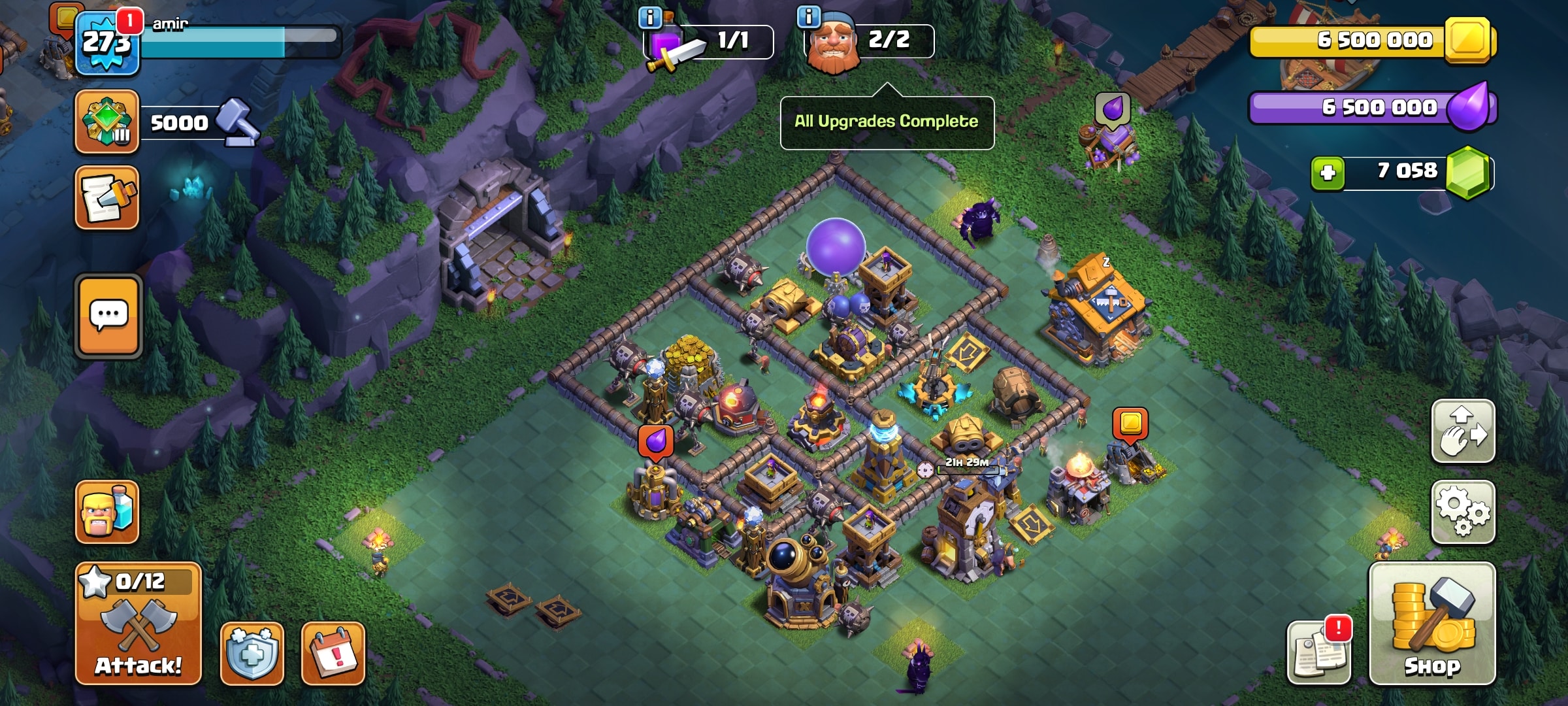Viewport: 1568px width, 706px height.
Task: Open the Shop
Action: pyautogui.click(x=1431, y=623)
